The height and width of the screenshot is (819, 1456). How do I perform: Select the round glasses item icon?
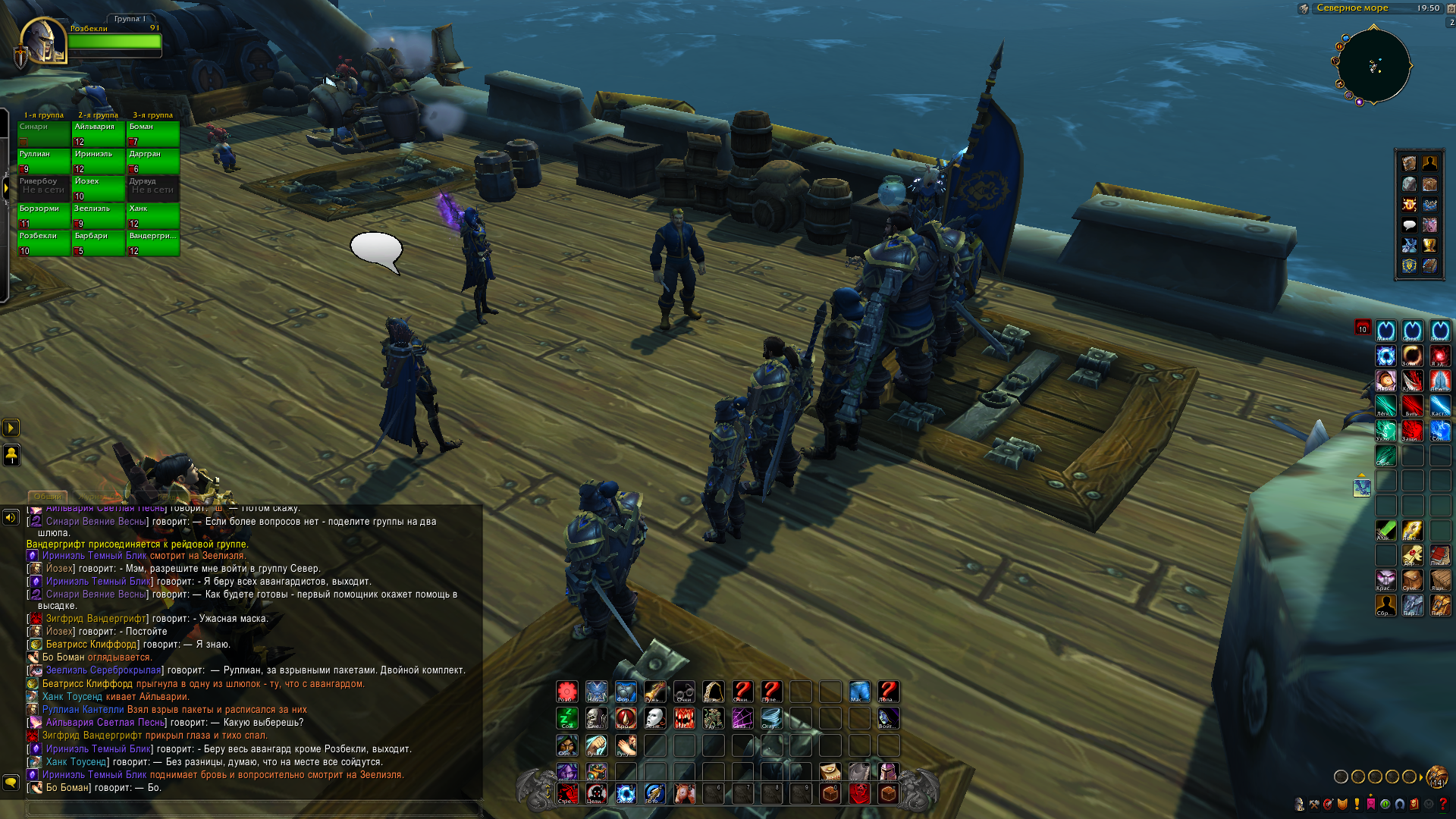tap(683, 691)
